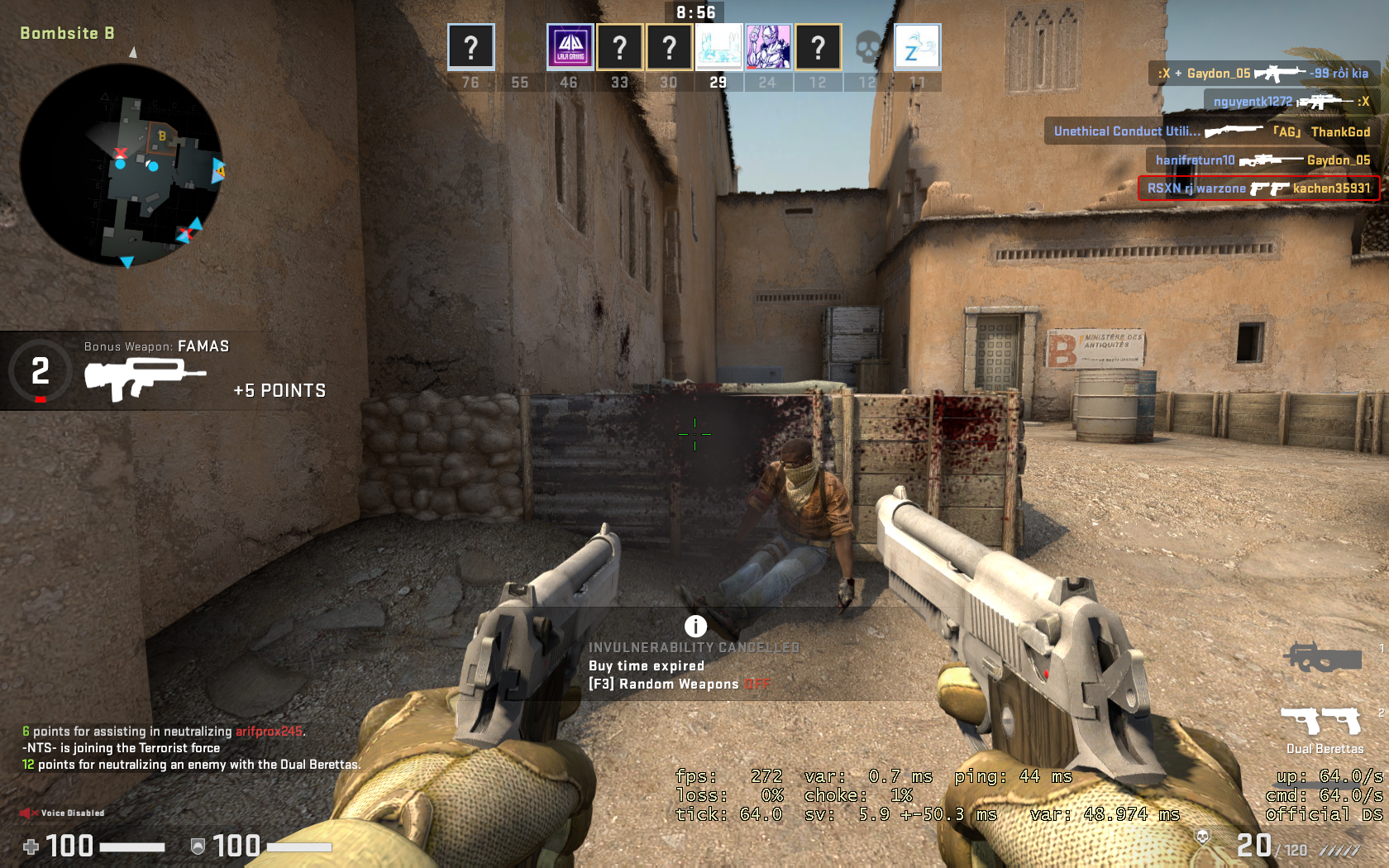Image resolution: width=1389 pixels, height=868 pixels.
Task: Click the info icon above the alert text
Action: pyautogui.click(x=695, y=627)
